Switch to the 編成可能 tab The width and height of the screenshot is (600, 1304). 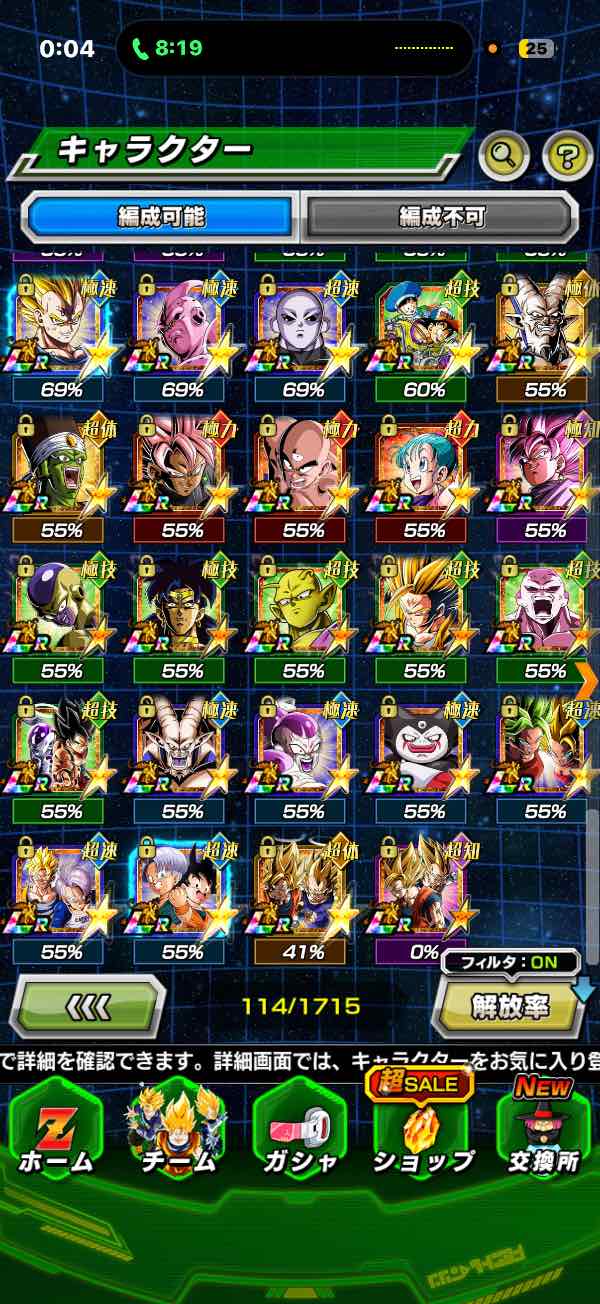point(160,217)
